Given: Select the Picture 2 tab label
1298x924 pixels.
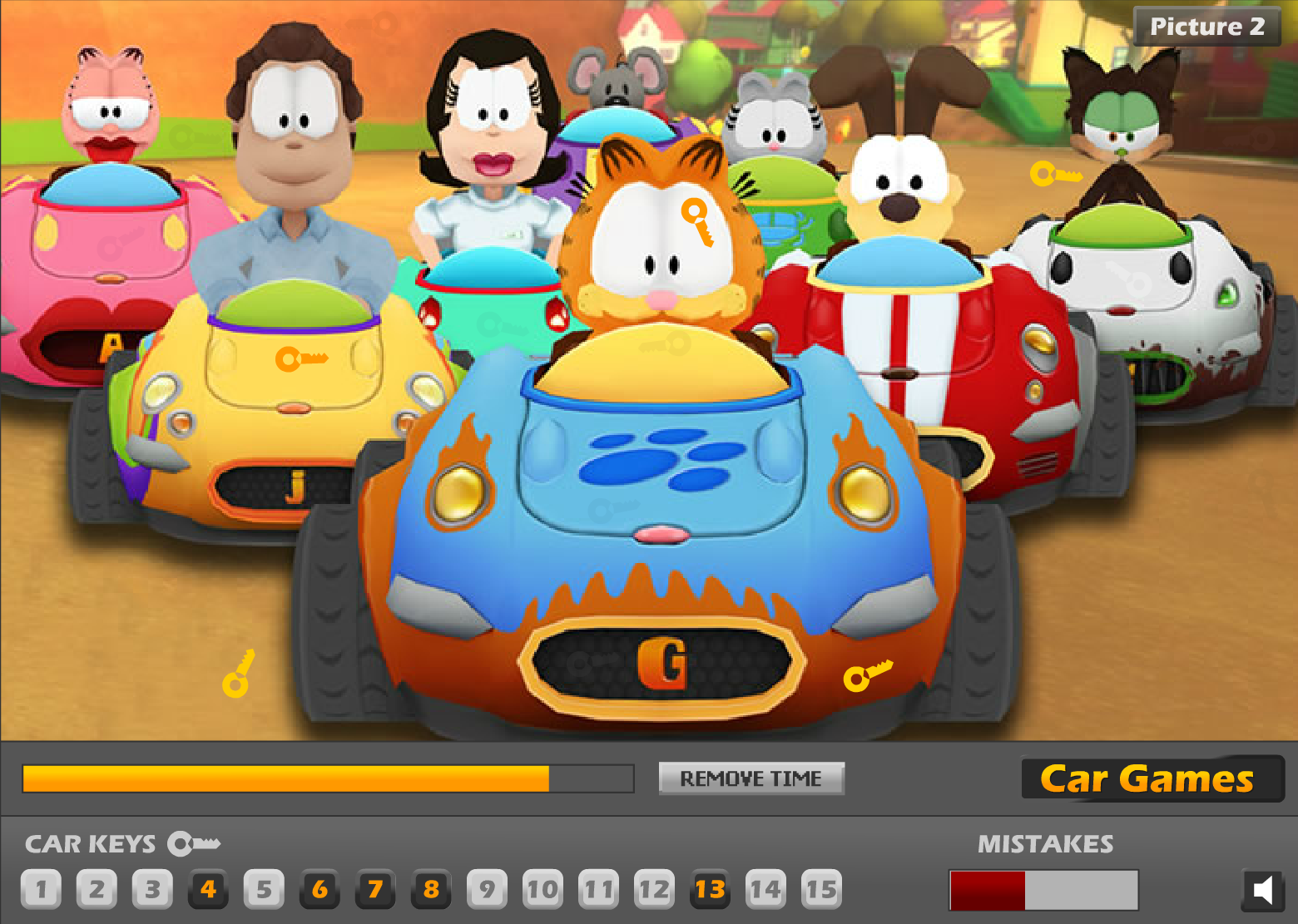Looking at the screenshot, I should coord(1206,26).
